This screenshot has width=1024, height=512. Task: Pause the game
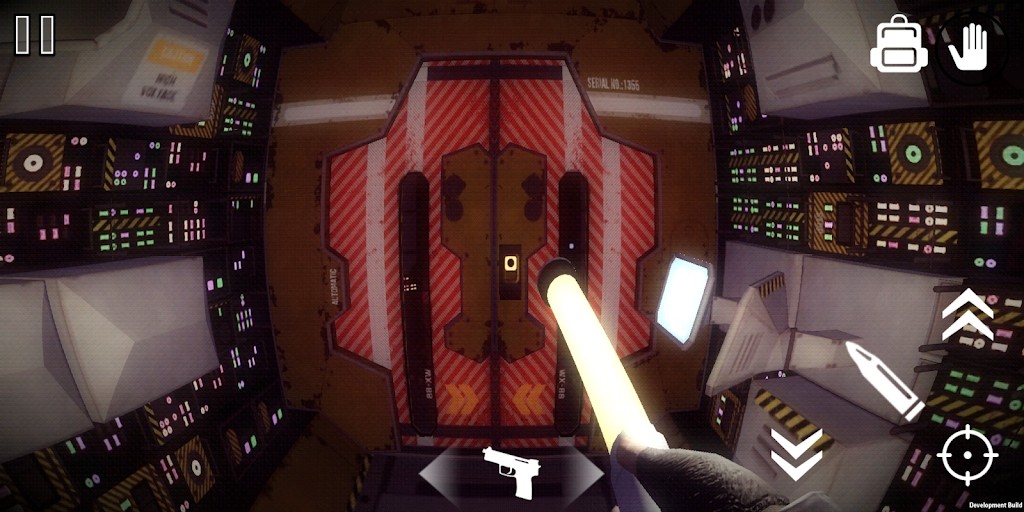coord(35,35)
